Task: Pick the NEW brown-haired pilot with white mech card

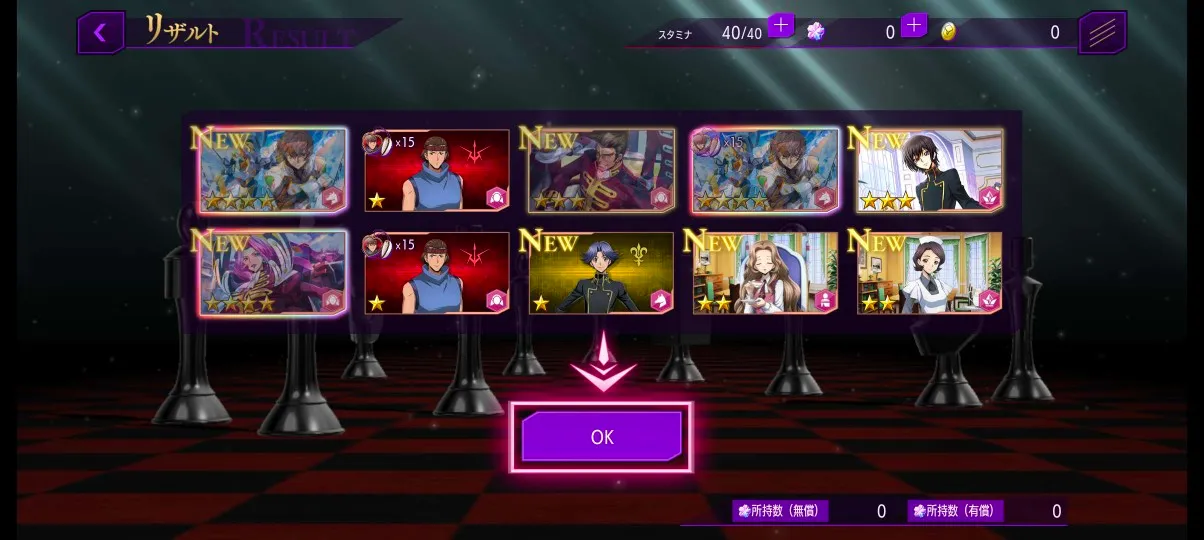Action: 273,171
